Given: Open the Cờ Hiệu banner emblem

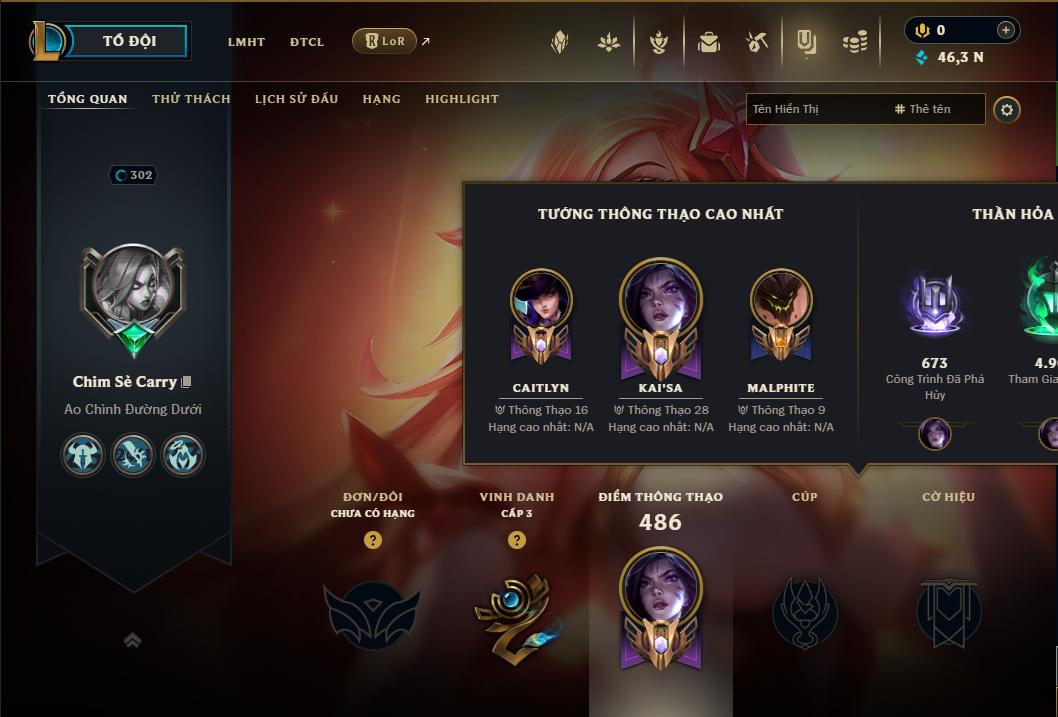Looking at the screenshot, I should click(948, 611).
